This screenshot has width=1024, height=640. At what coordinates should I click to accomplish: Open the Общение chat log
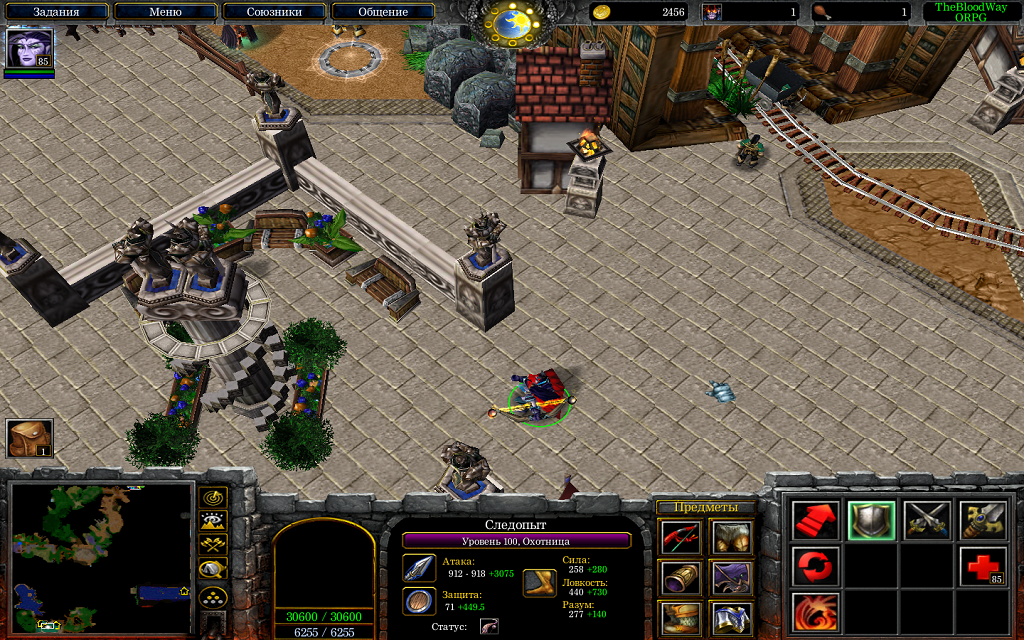point(383,12)
